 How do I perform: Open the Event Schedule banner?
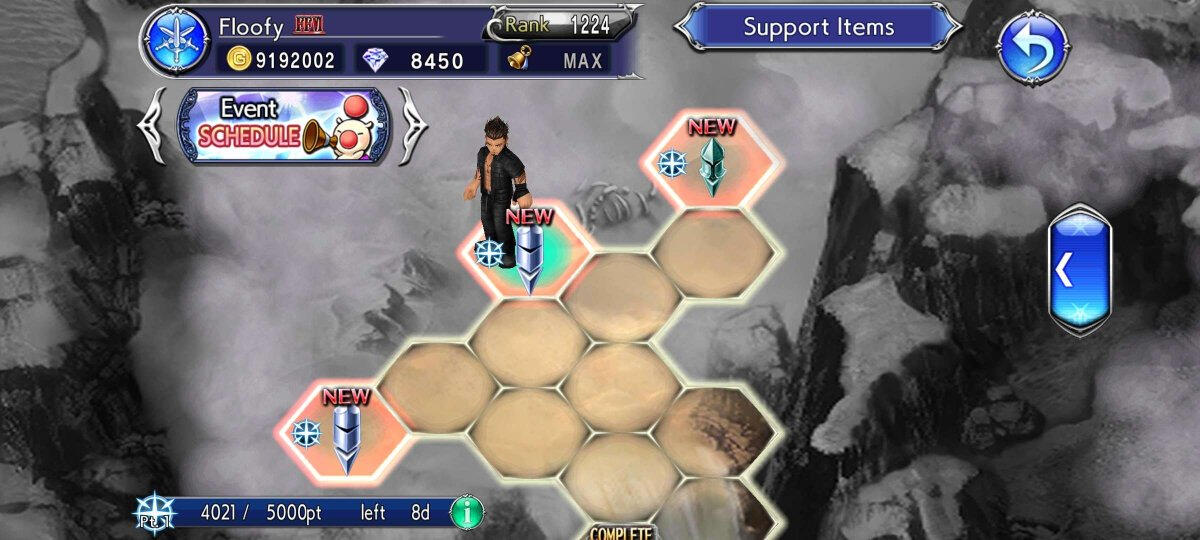pos(282,125)
